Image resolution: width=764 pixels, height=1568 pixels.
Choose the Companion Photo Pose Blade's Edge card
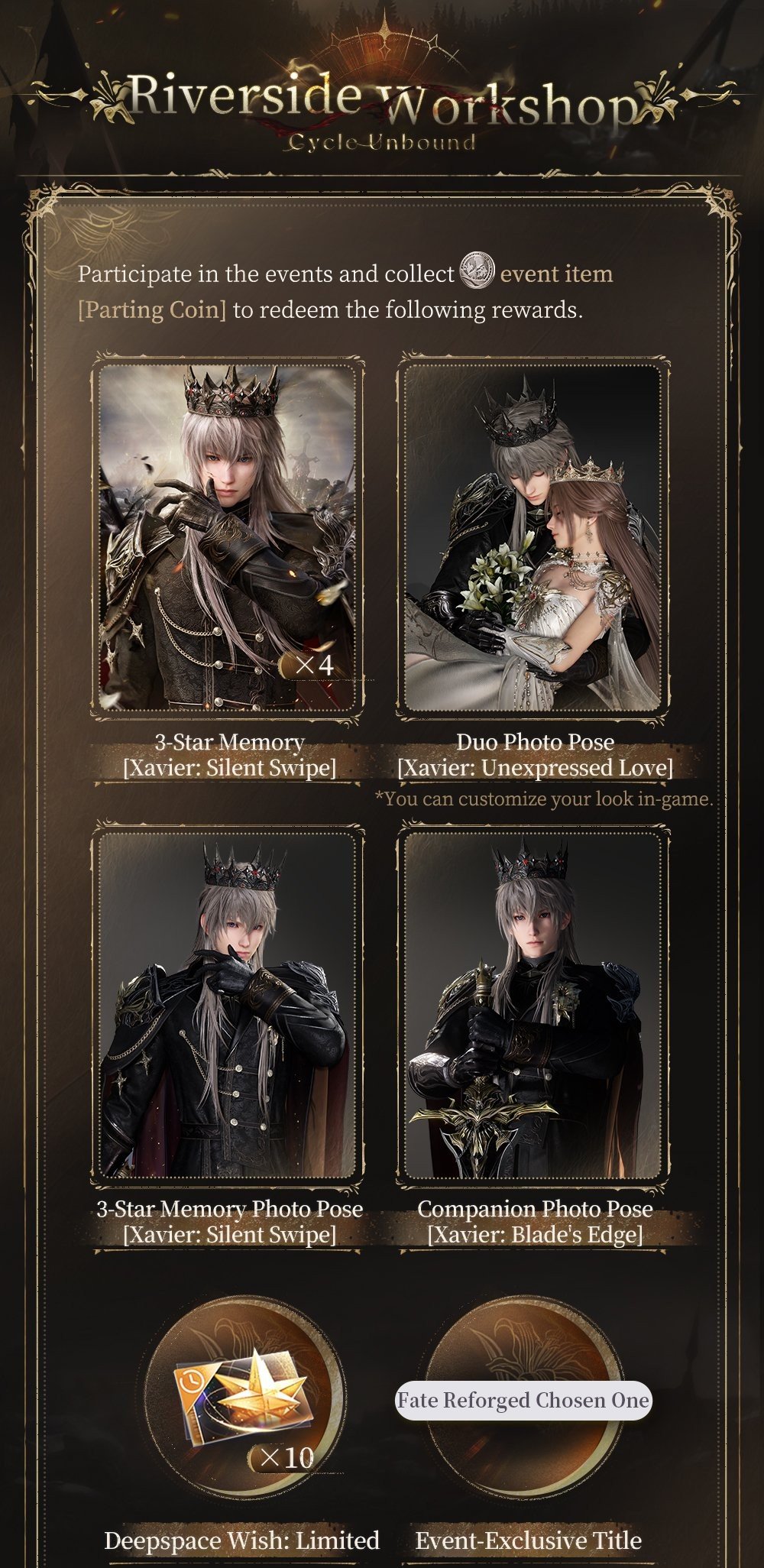coord(533,1004)
